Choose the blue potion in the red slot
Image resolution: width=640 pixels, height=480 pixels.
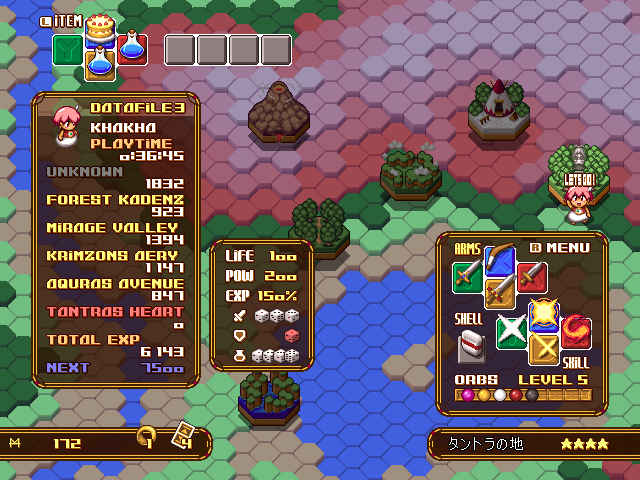(131, 48)
